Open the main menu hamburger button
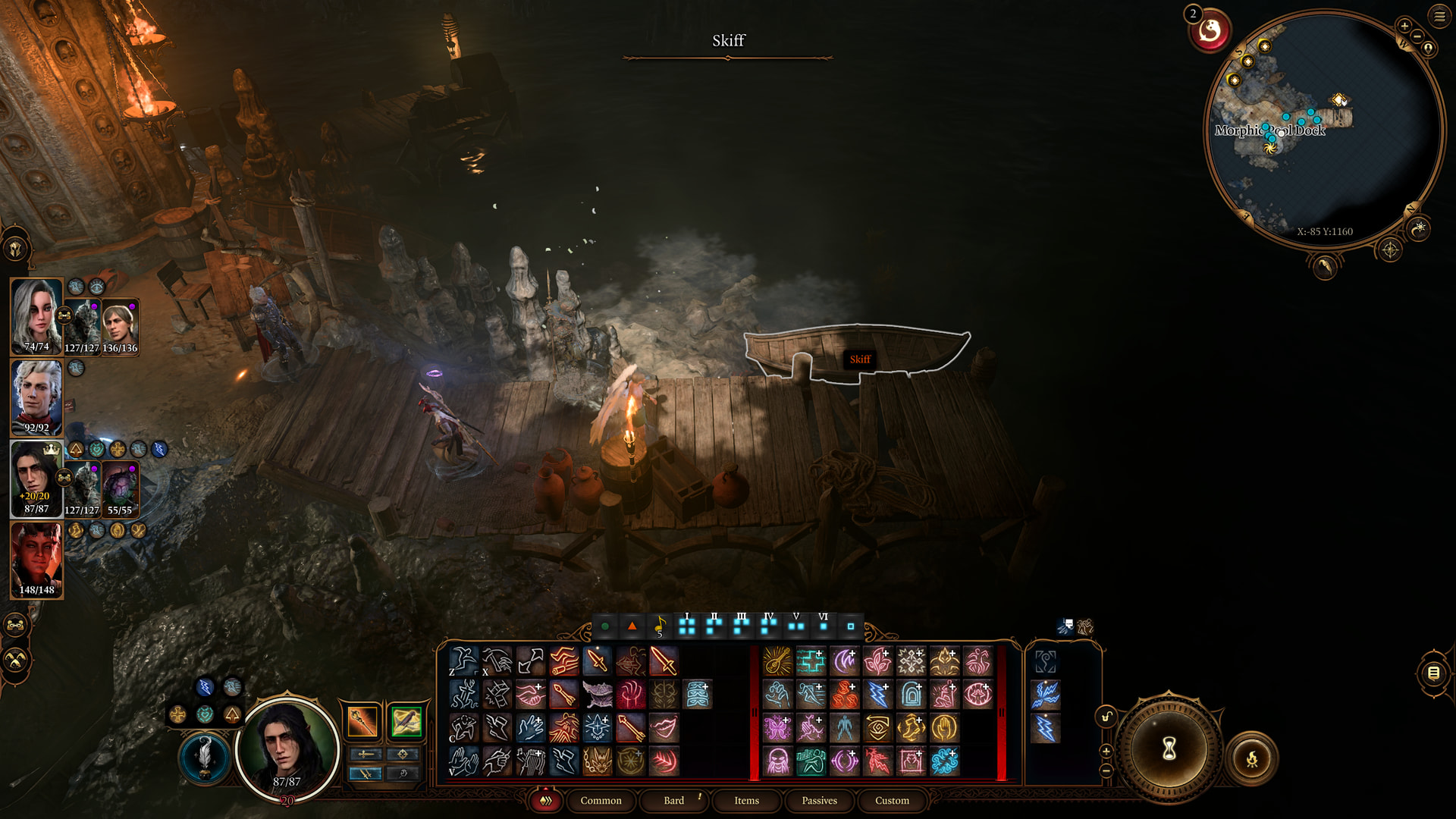This screenshot has height=819, width=1456. (x=1439, y=16)
